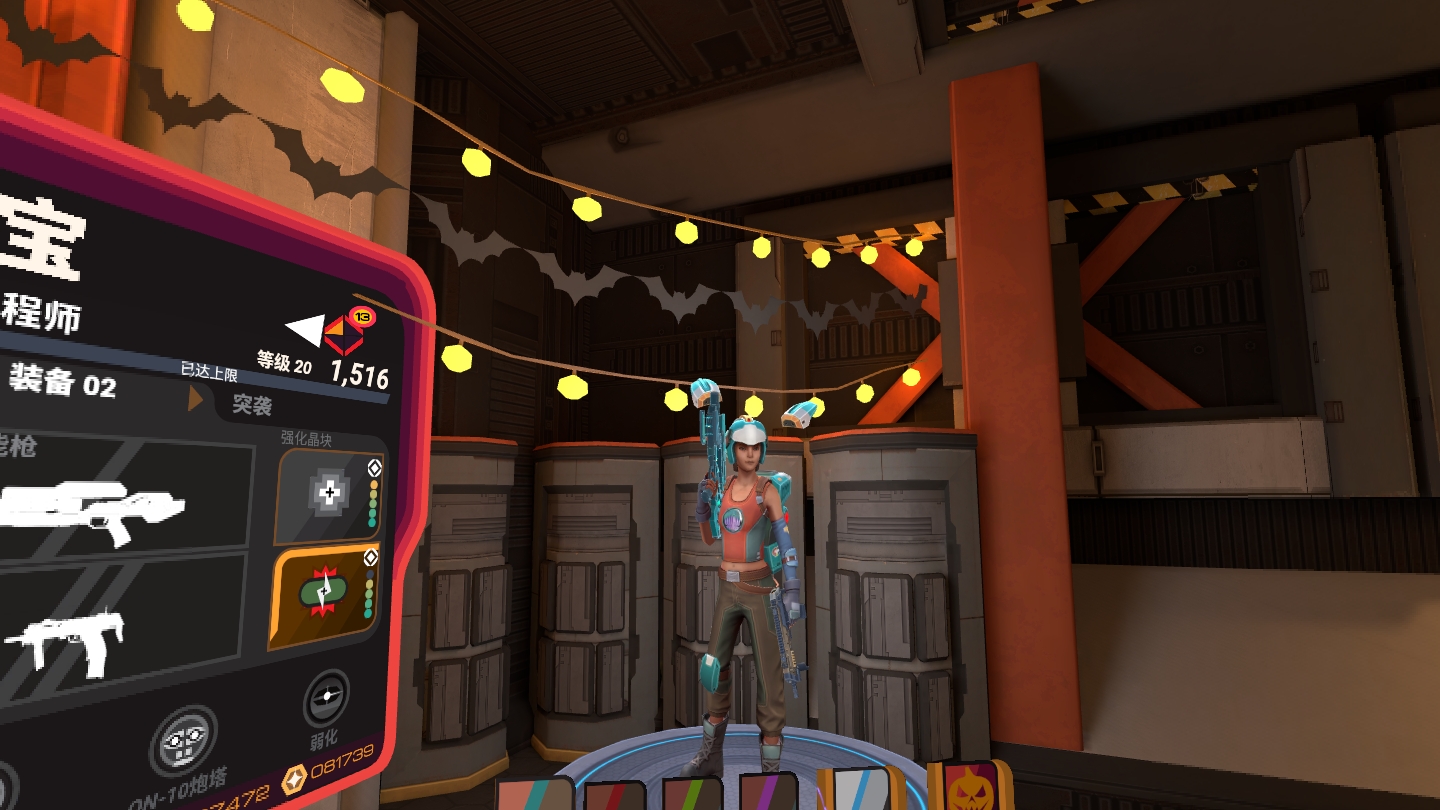The image size is (1440, 810).
Task: Open the 突袭 assault class tab
Action: [x=252, y=404]
